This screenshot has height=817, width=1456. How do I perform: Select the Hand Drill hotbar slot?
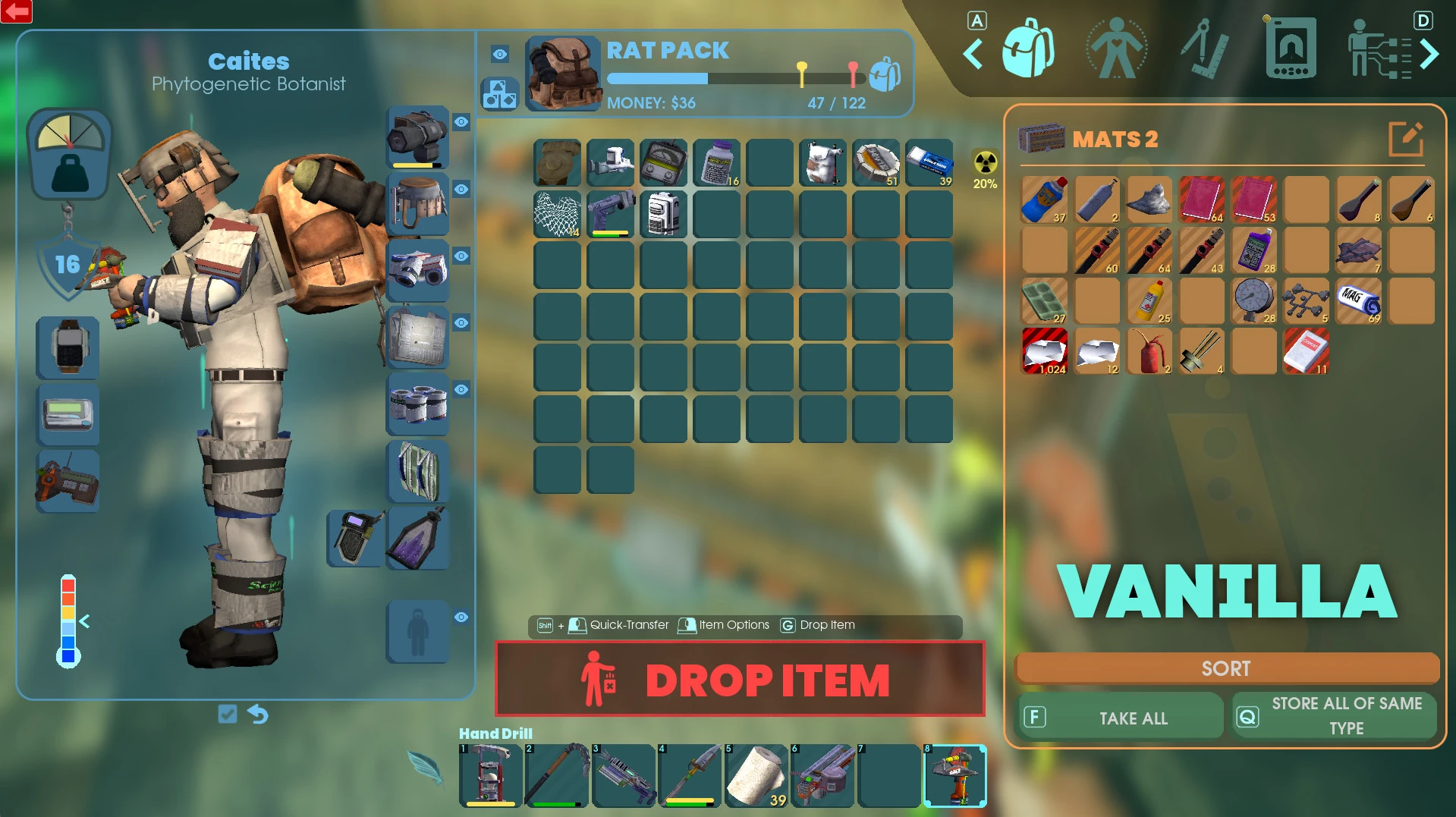[x=954, y=775]
